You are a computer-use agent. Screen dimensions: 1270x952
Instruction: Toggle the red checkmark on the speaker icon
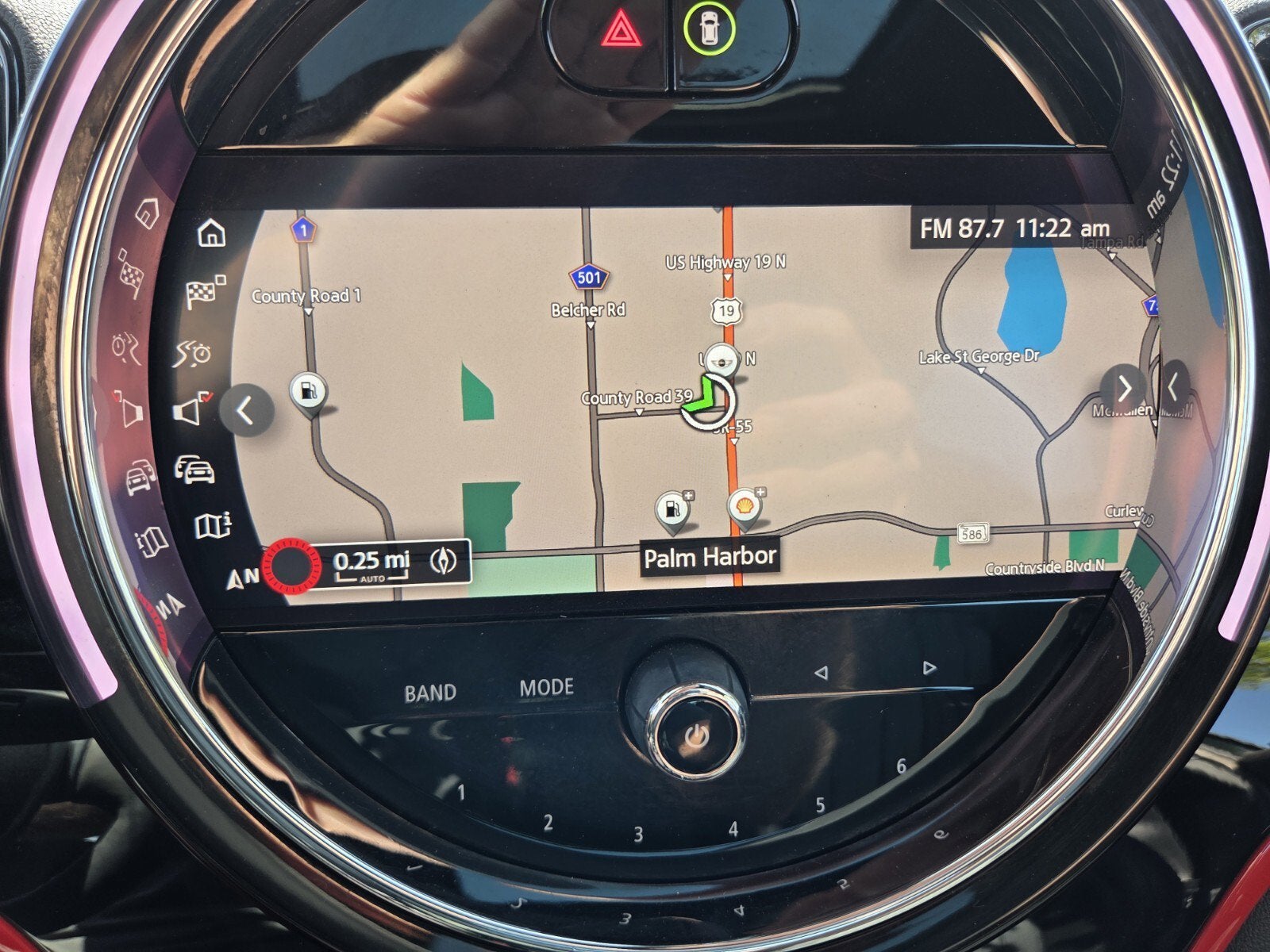tap(207, 397)
